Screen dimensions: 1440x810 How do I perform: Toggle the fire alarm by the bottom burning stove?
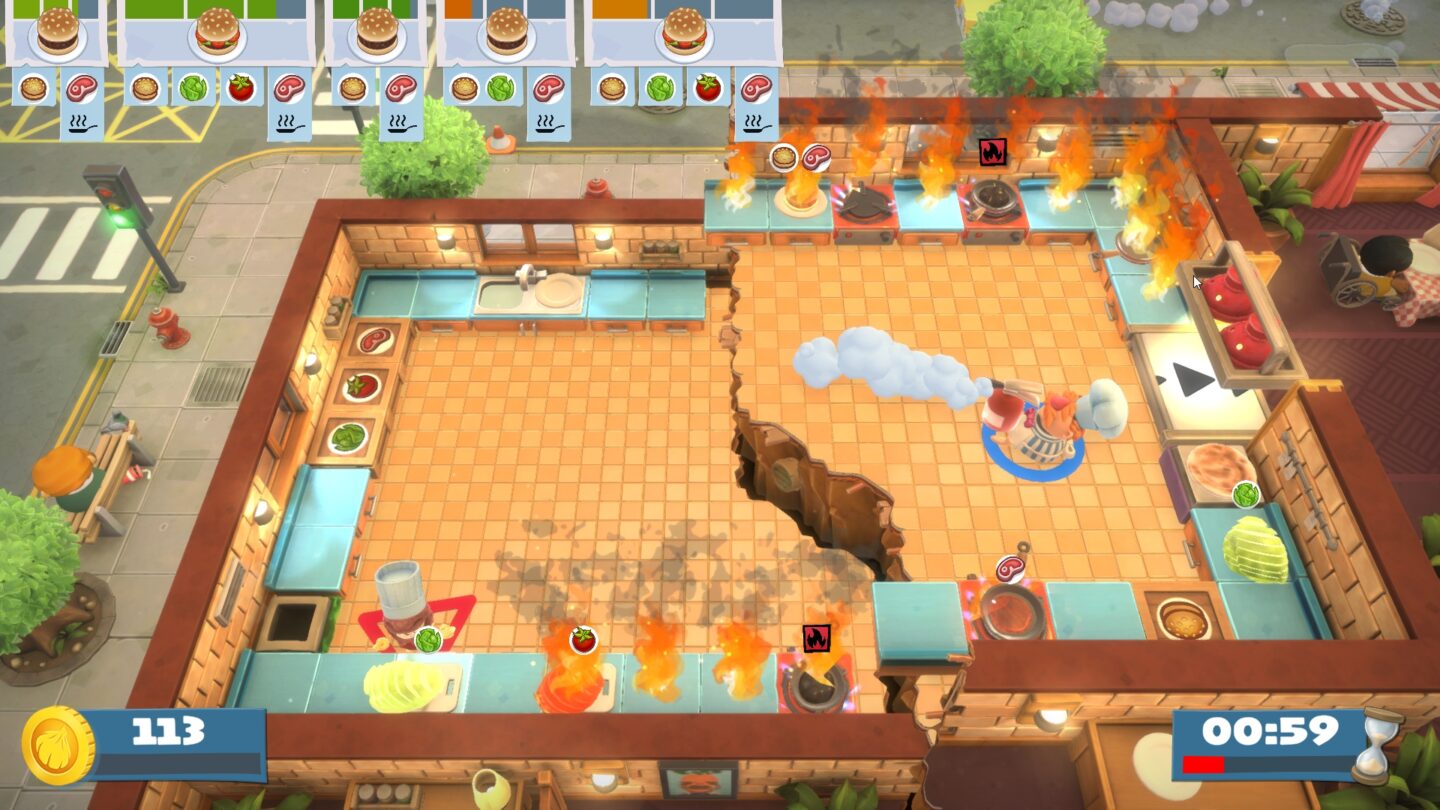tap(816, 636)
